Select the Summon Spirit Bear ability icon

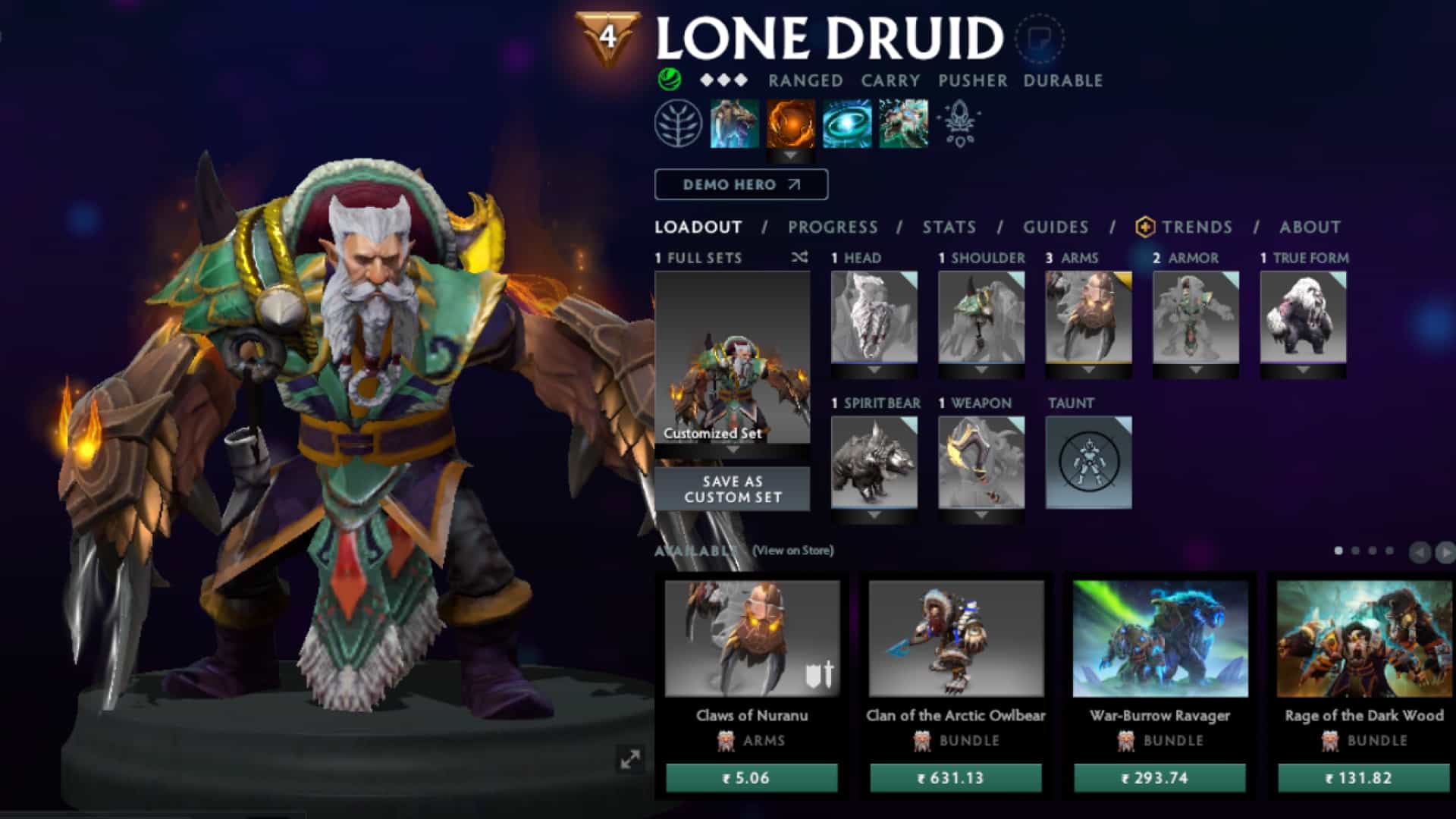point(733,124)
